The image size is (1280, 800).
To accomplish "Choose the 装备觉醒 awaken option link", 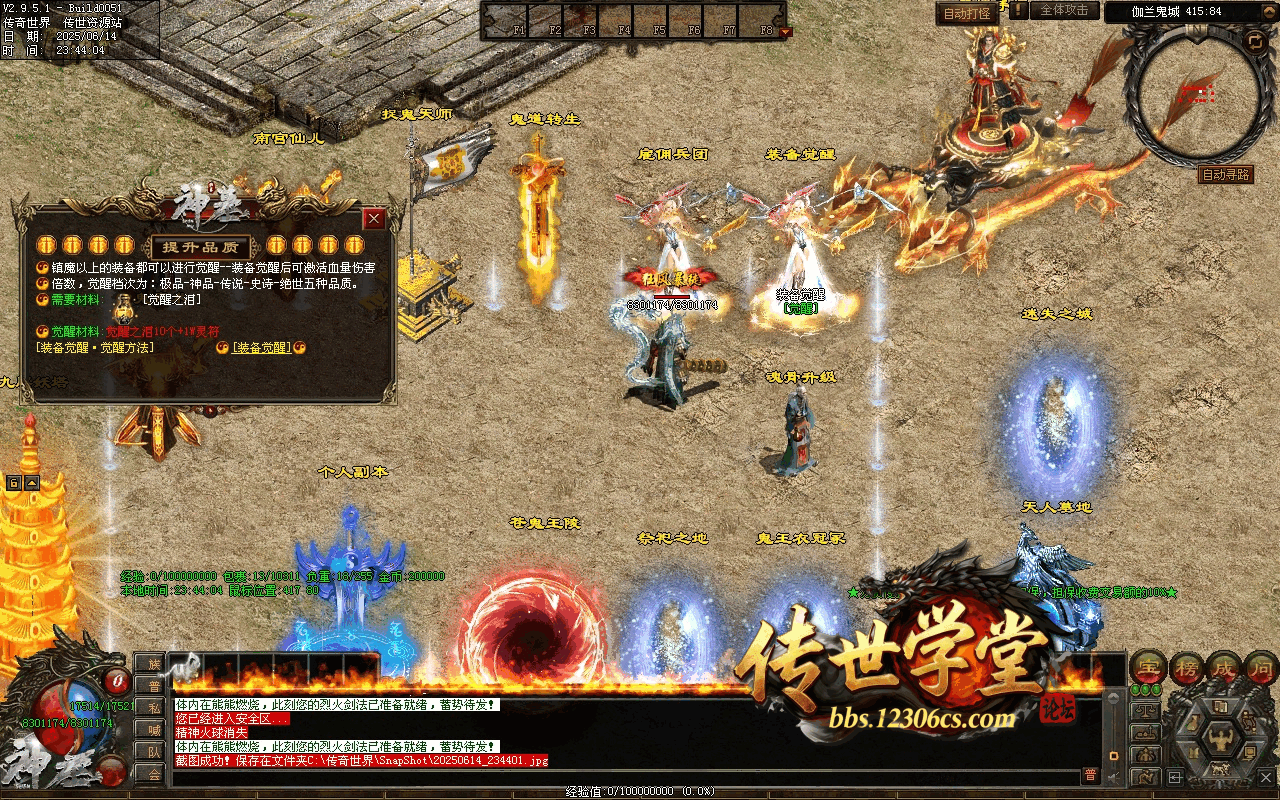I will point(261,347).
